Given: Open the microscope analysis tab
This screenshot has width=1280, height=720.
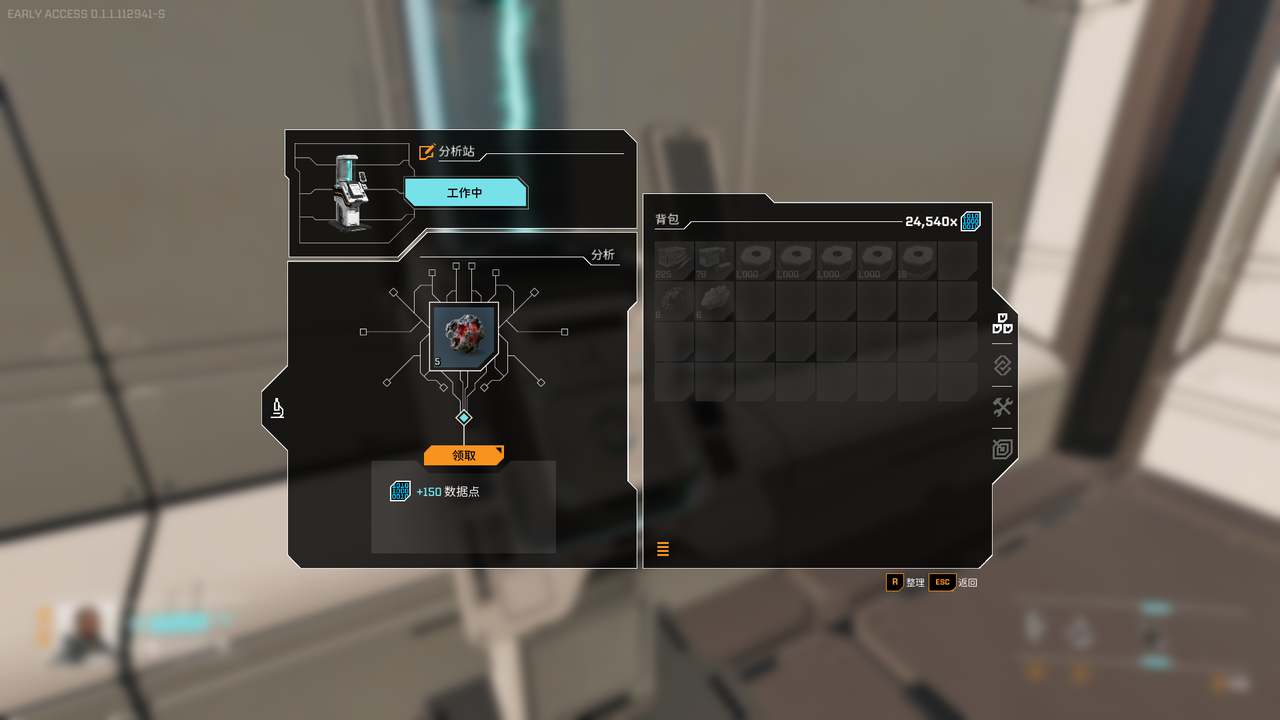Looking at the screenshot, I should tap(278, 407).
